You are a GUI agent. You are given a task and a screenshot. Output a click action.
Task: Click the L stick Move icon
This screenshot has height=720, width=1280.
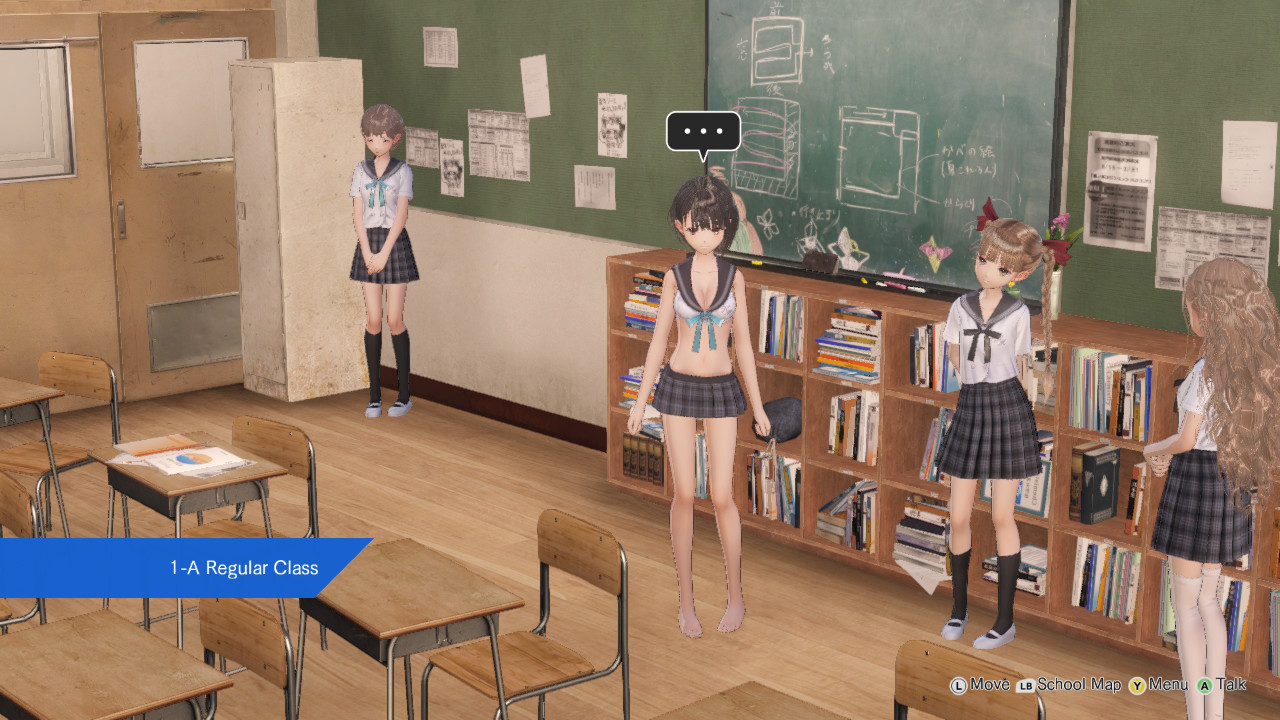[958, 685]
